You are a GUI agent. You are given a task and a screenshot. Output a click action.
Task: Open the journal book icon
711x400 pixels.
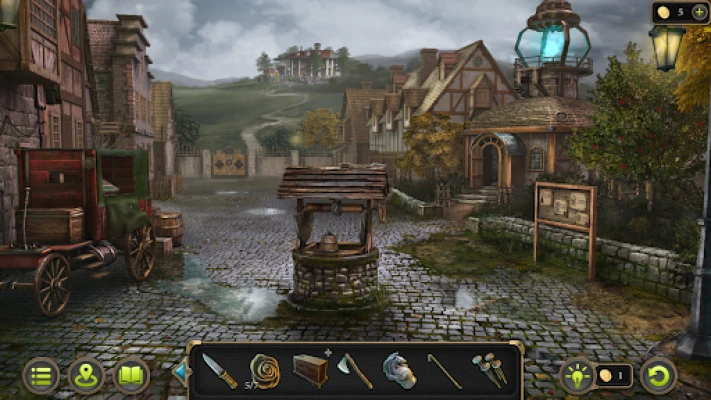tap(132, 376)
